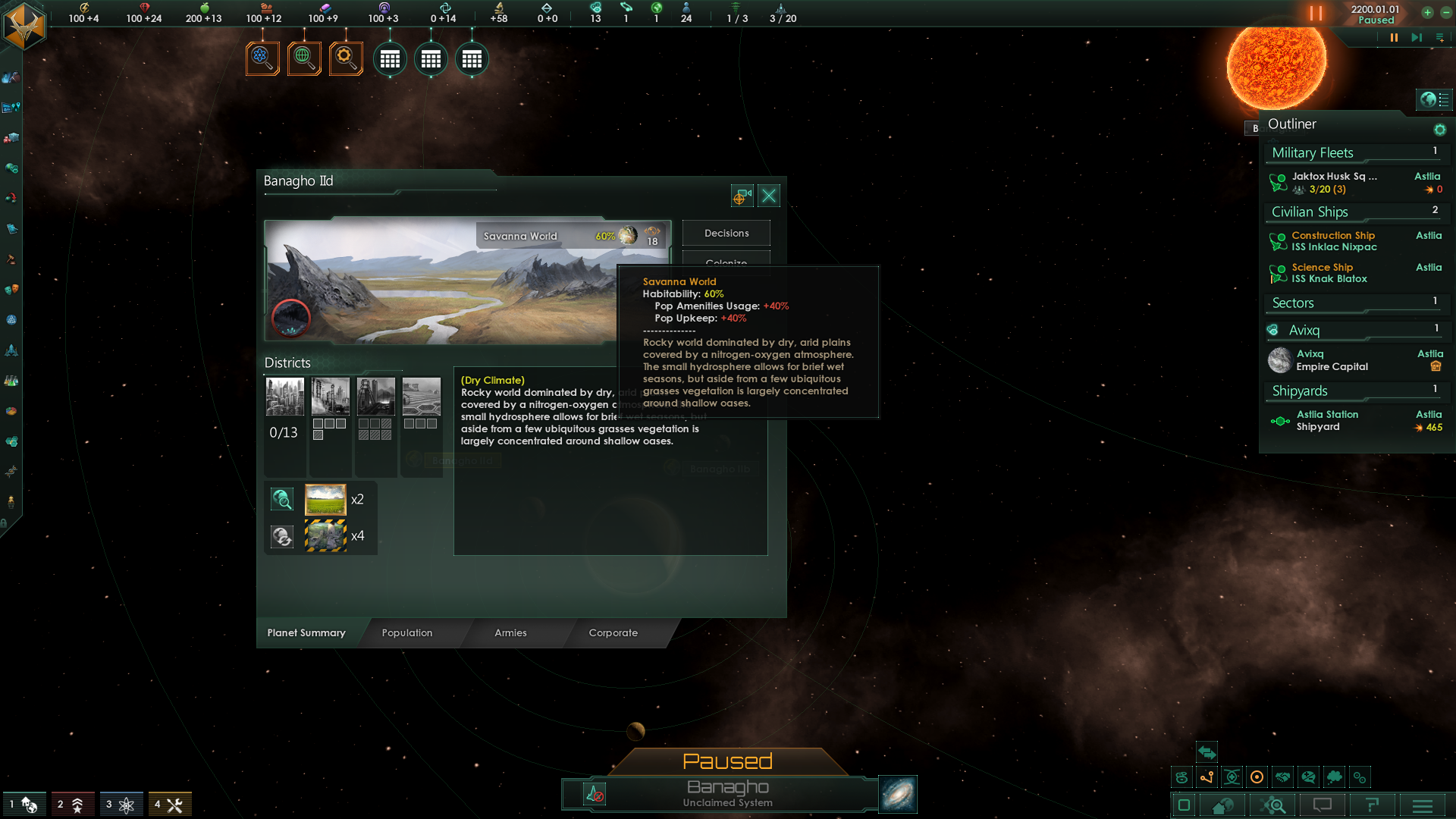Screen dimensions: 1456x819
Task: Switch to the Population tab
Action: (407, 632)
